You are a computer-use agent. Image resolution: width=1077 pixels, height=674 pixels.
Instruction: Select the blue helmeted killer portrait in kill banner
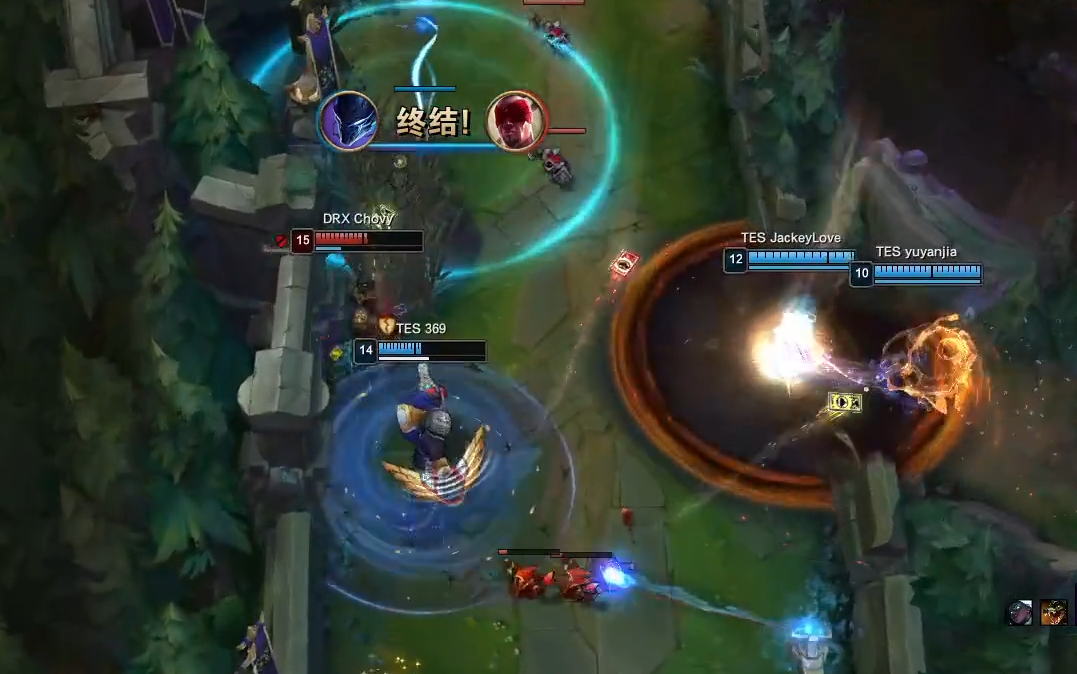pos(347,120)
